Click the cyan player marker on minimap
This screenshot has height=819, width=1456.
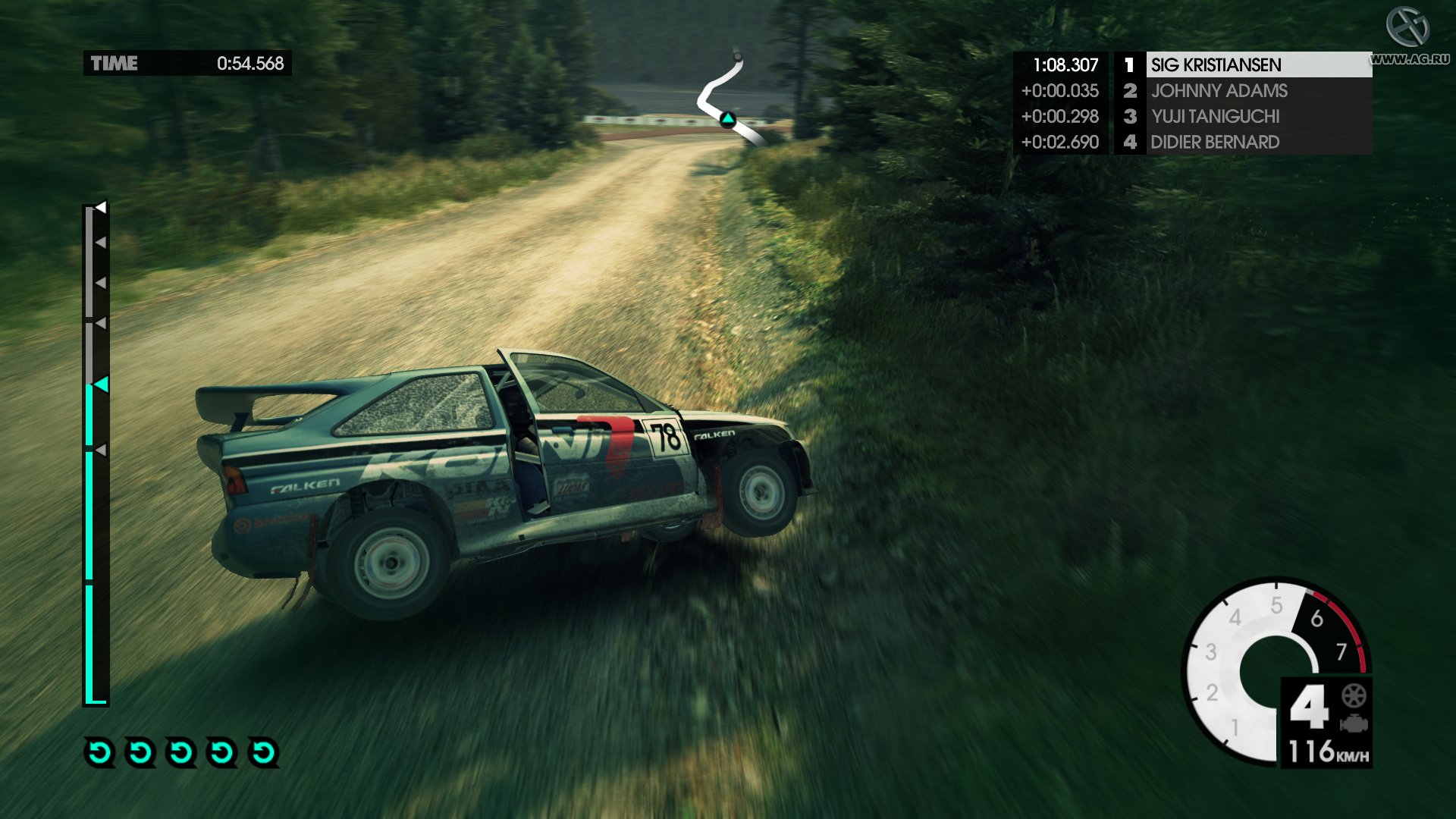[x=728, y=118]
